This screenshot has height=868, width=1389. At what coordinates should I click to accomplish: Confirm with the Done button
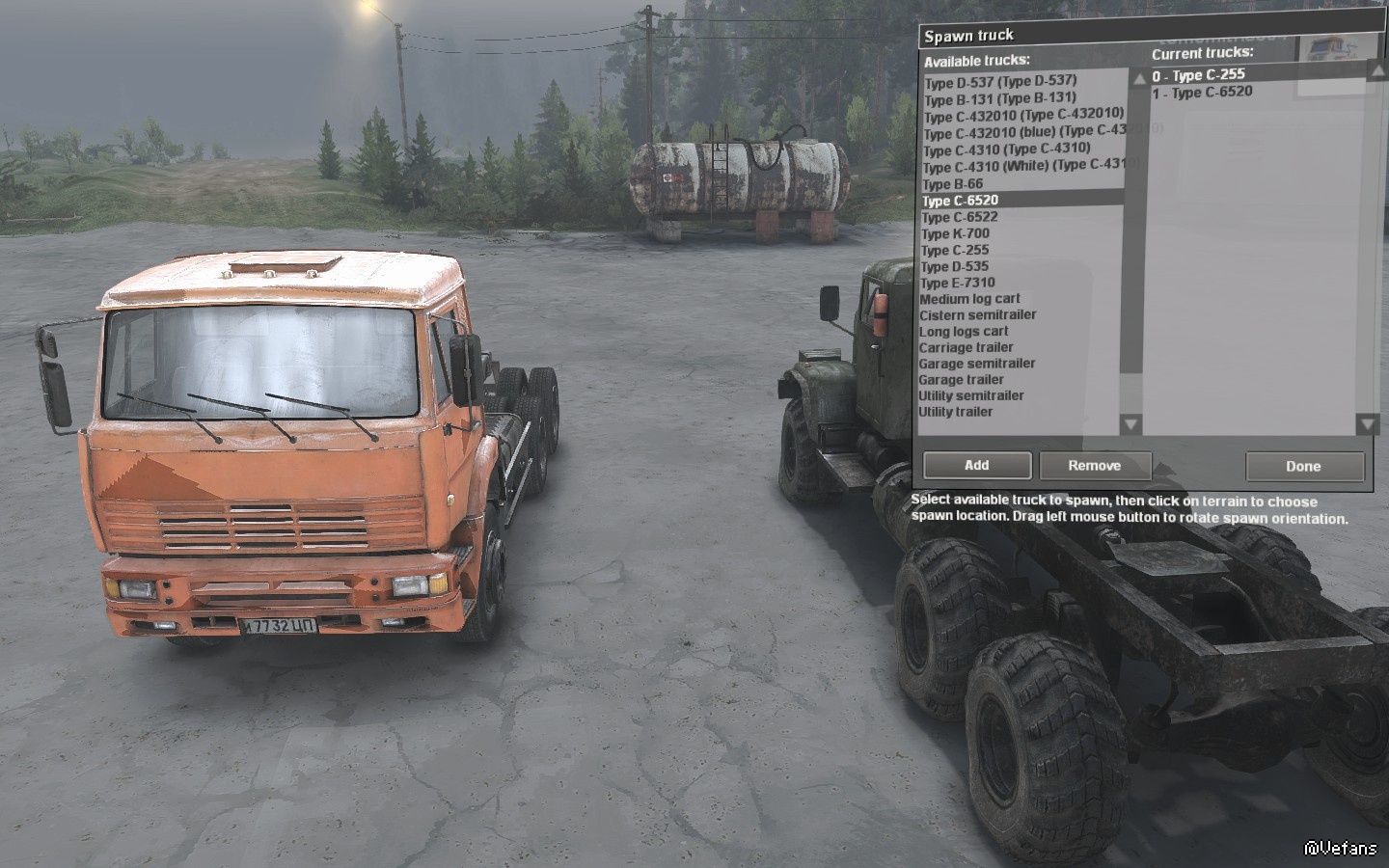[1303, 467]
